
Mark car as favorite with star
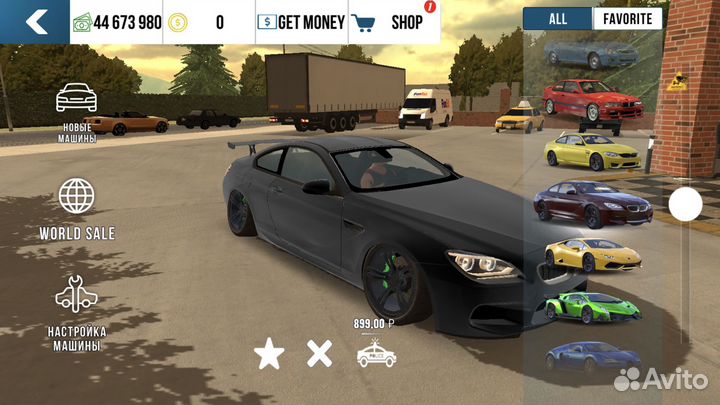tap(267, 353)
